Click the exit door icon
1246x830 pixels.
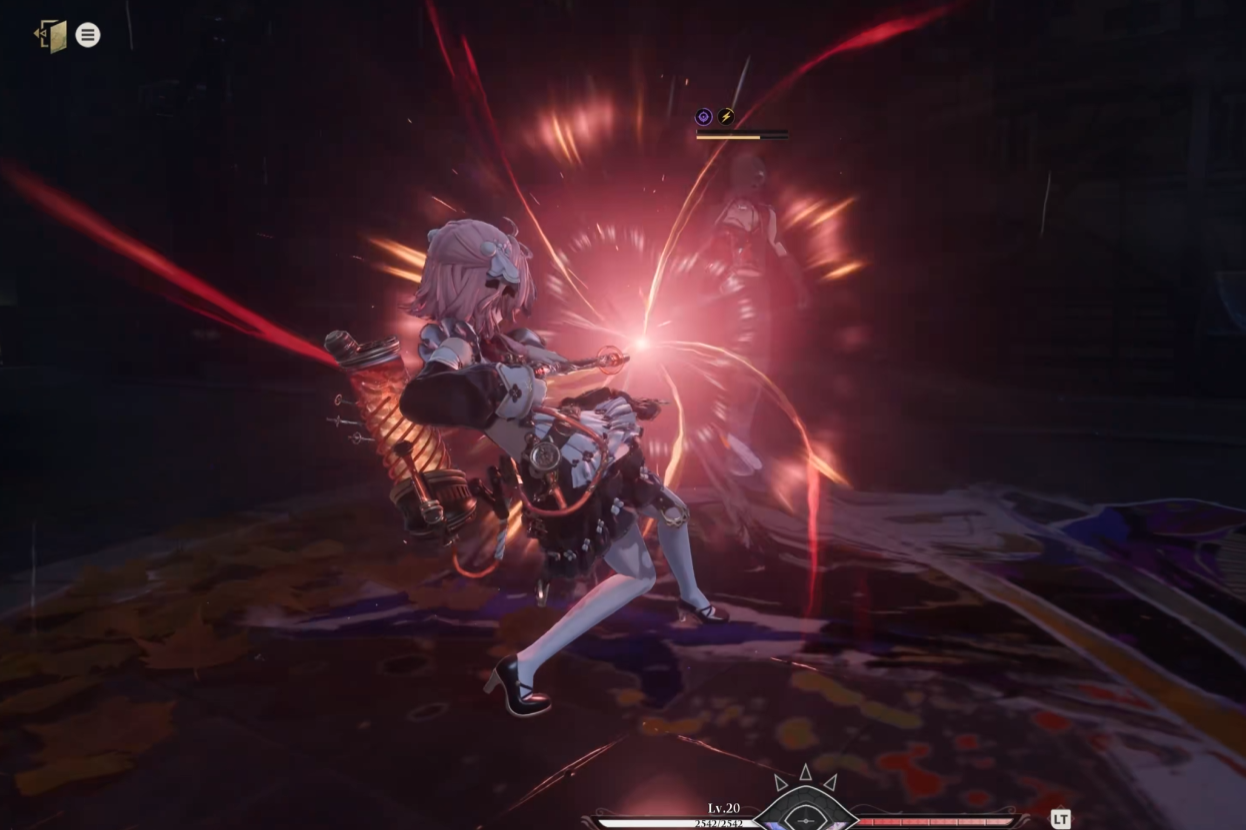51,36
